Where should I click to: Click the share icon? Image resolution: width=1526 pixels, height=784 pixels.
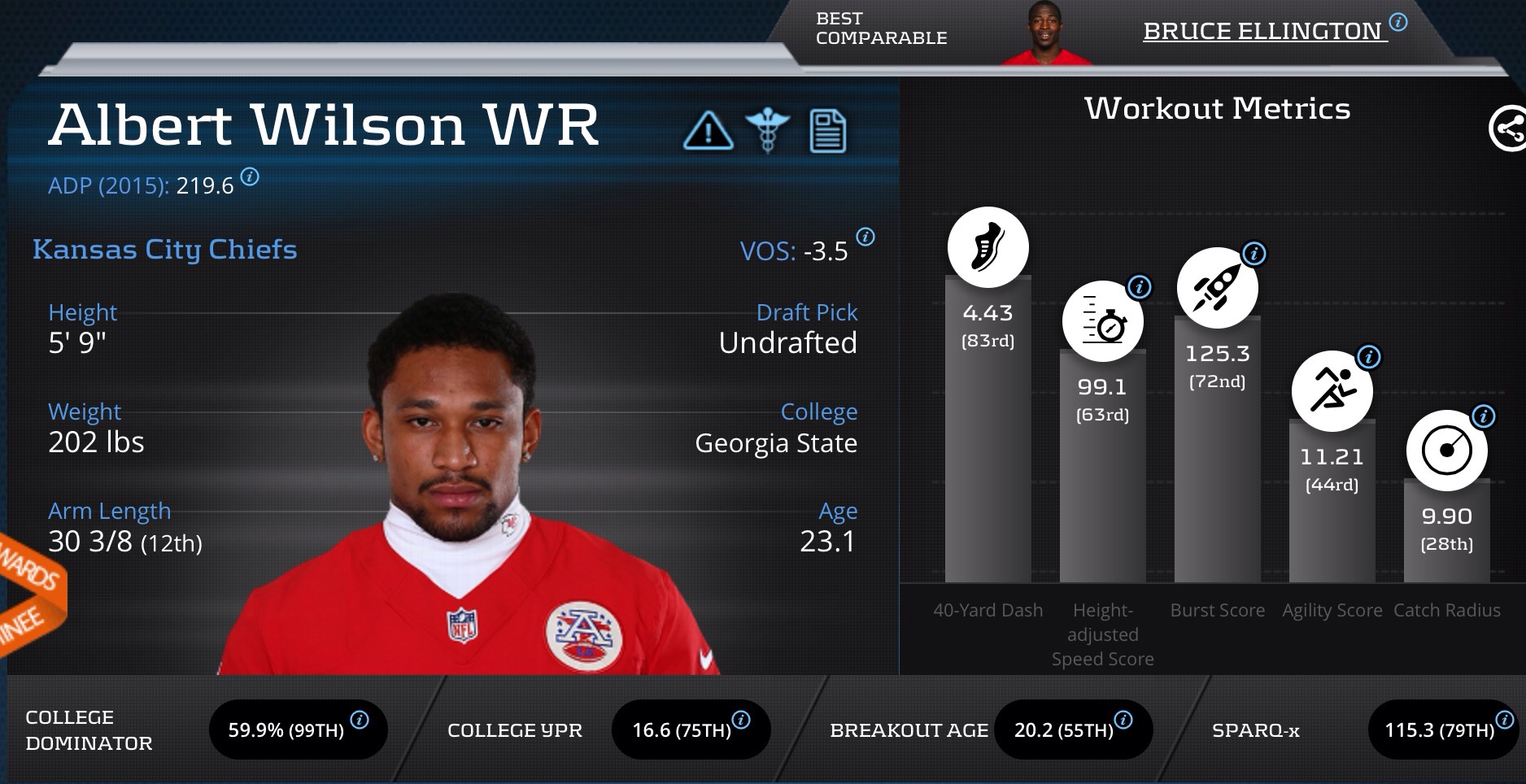point(1507,128)
